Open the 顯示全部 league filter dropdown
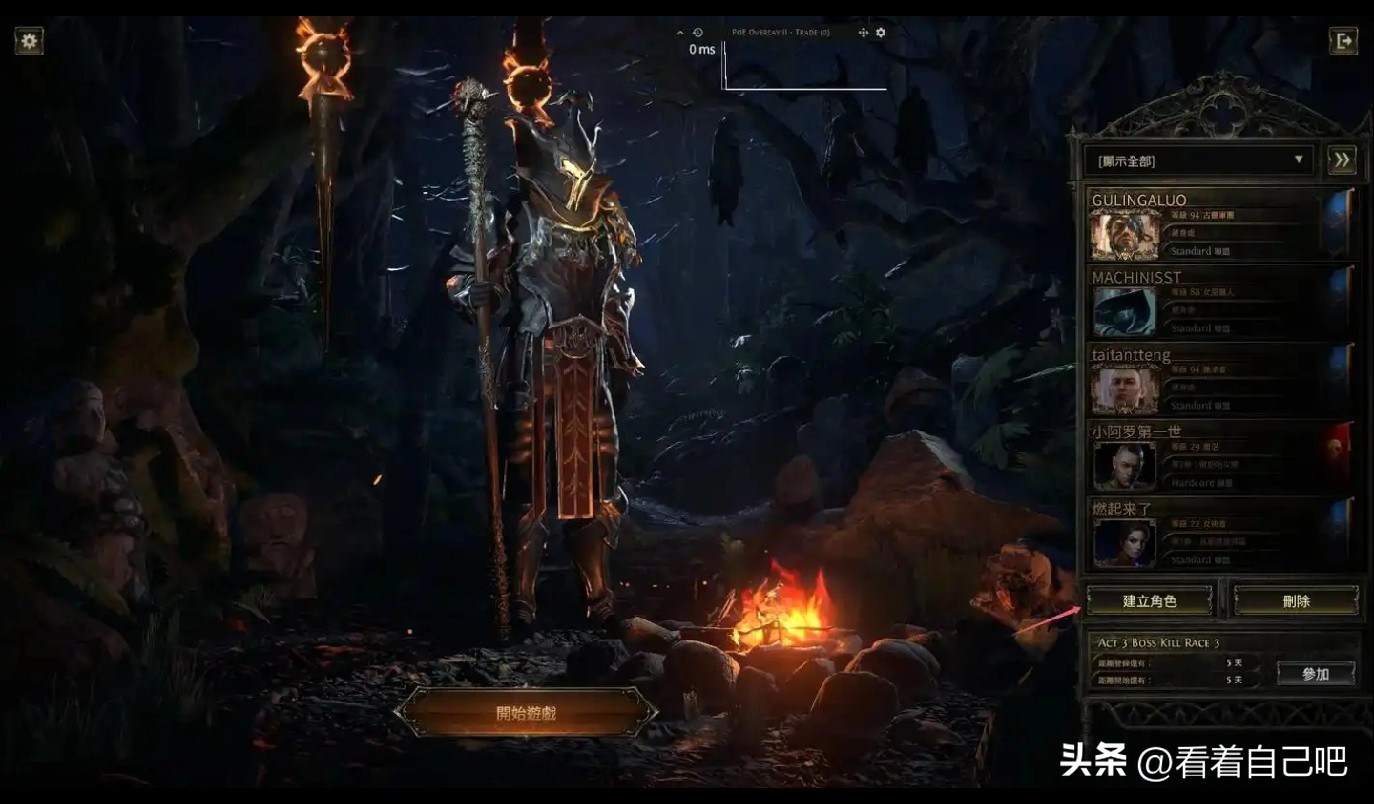The width and height of the screenshot is (1374, 804). (1199, 160)
